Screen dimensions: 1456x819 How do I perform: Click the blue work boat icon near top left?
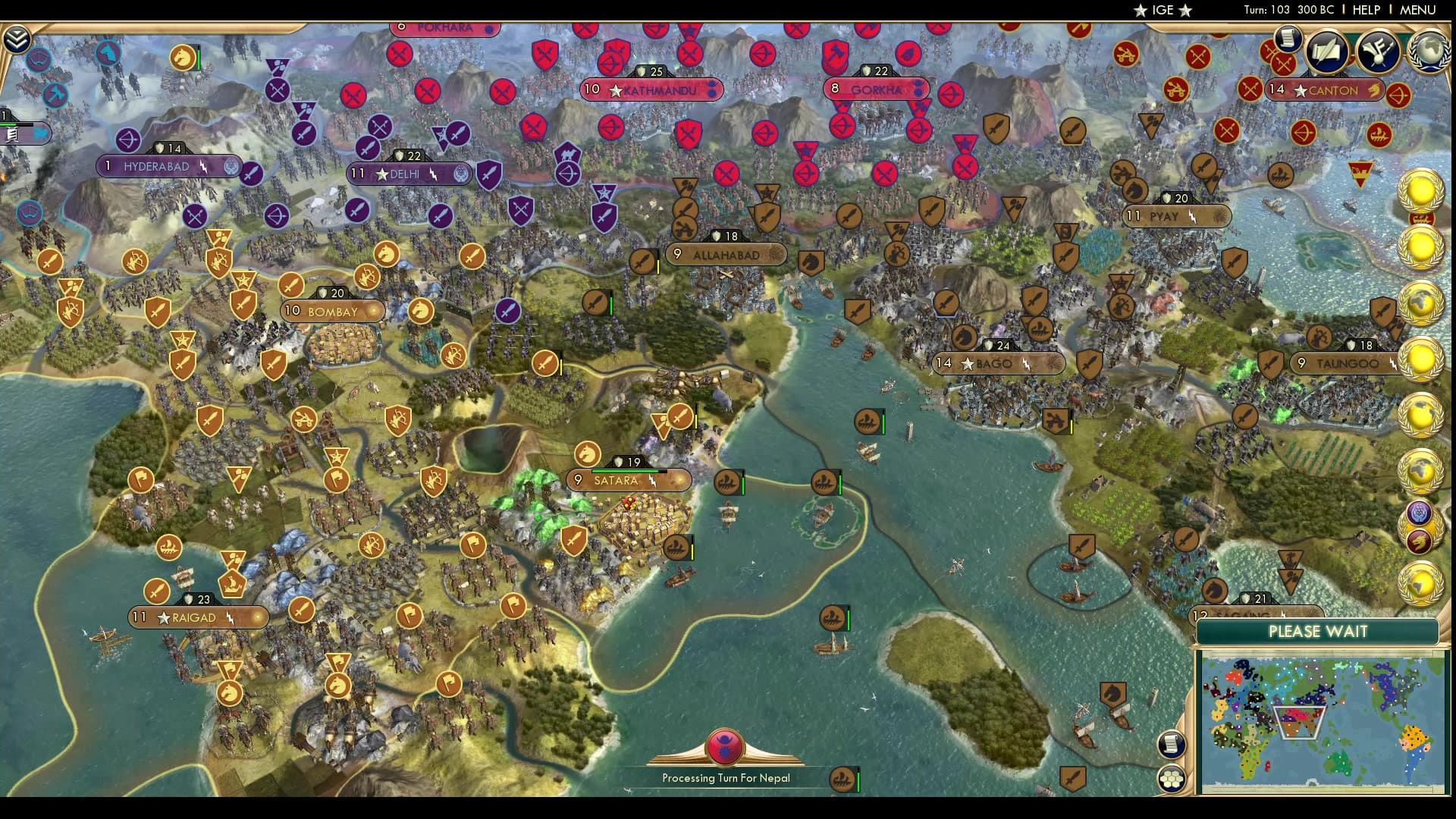[x=38, y=61]
